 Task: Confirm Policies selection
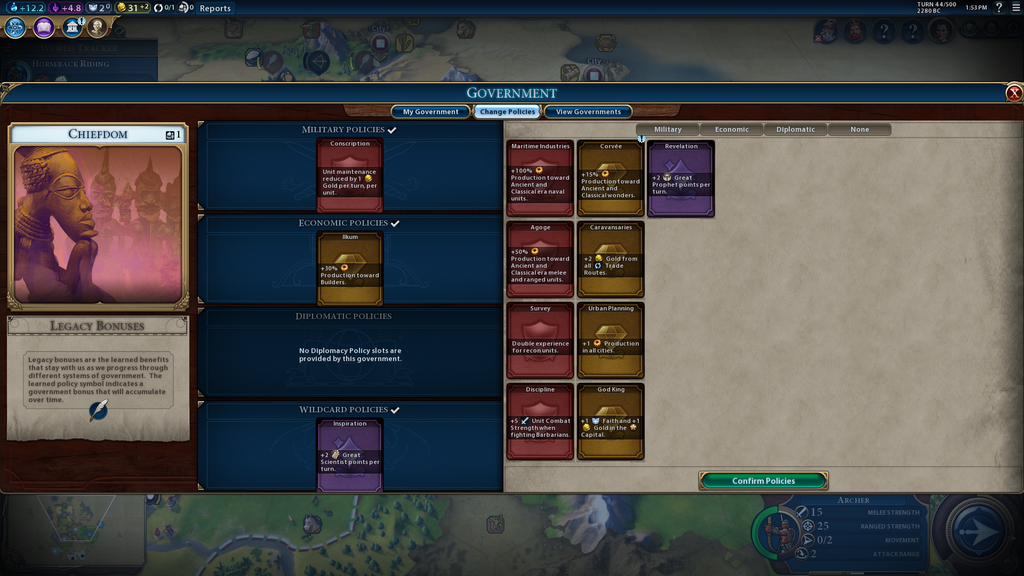[763, 481]
